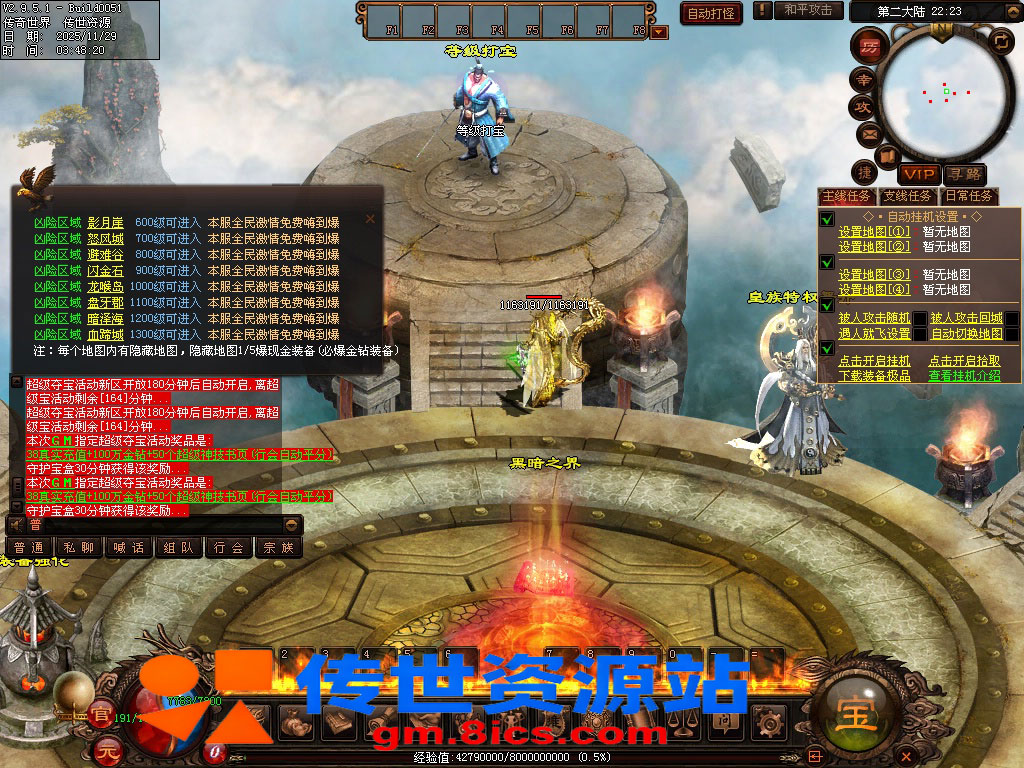This screenshot has width=1024, height=768.
Task: Tick the 被人攻击回城 checkbox
Action: [x=1012, y=318]
